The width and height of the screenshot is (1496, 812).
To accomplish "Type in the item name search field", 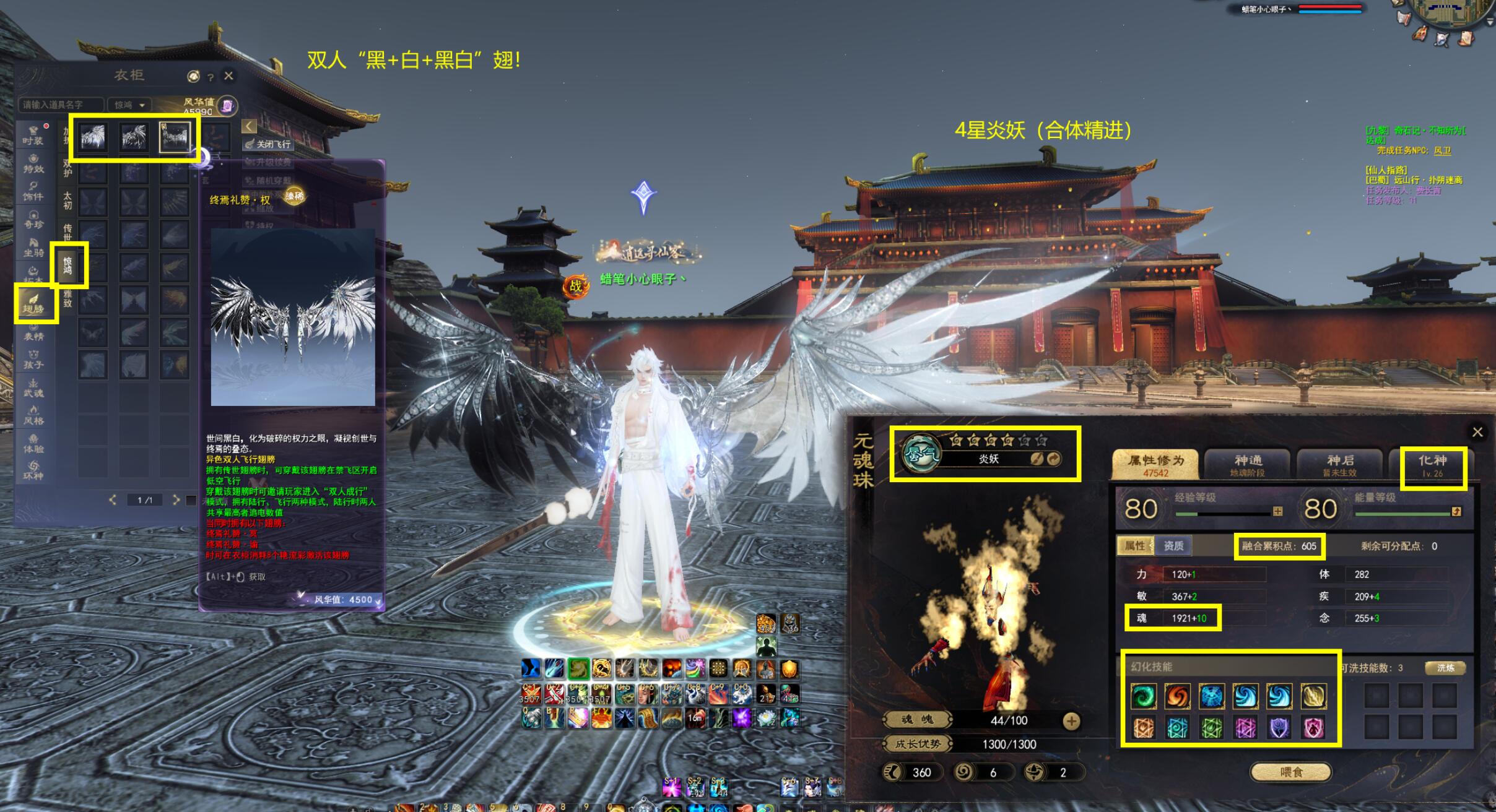I will [x=60, y=105].
